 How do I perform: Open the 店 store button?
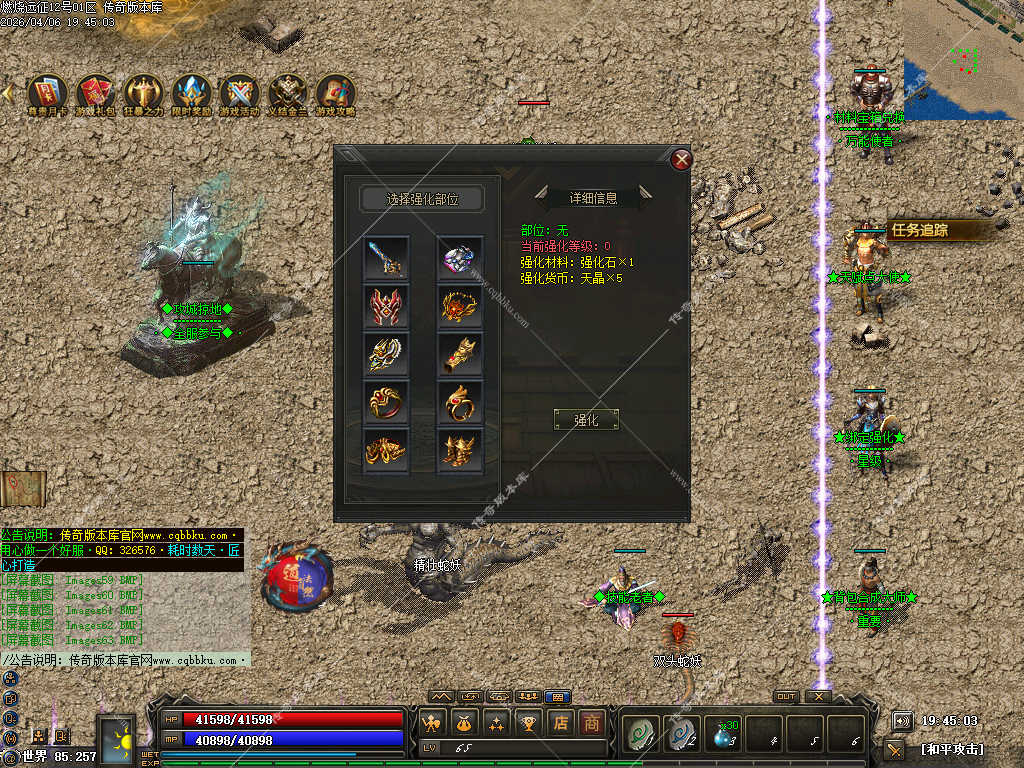(x=561, y=722)
